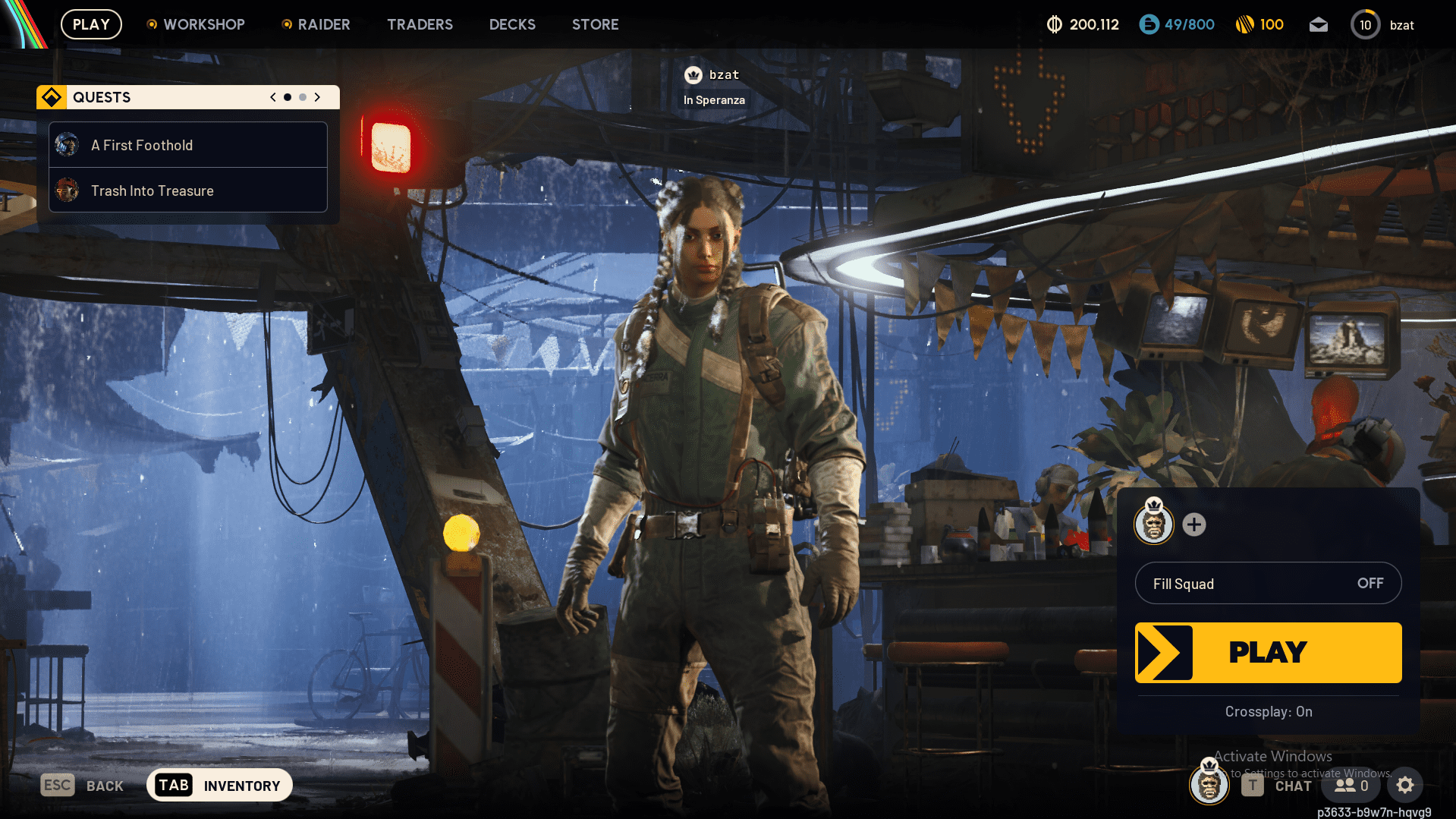Click the plus icon to invite a squadmate
Viewport: 1456px width, 819px height.
pyautogui.click(x=1193, y=524)
